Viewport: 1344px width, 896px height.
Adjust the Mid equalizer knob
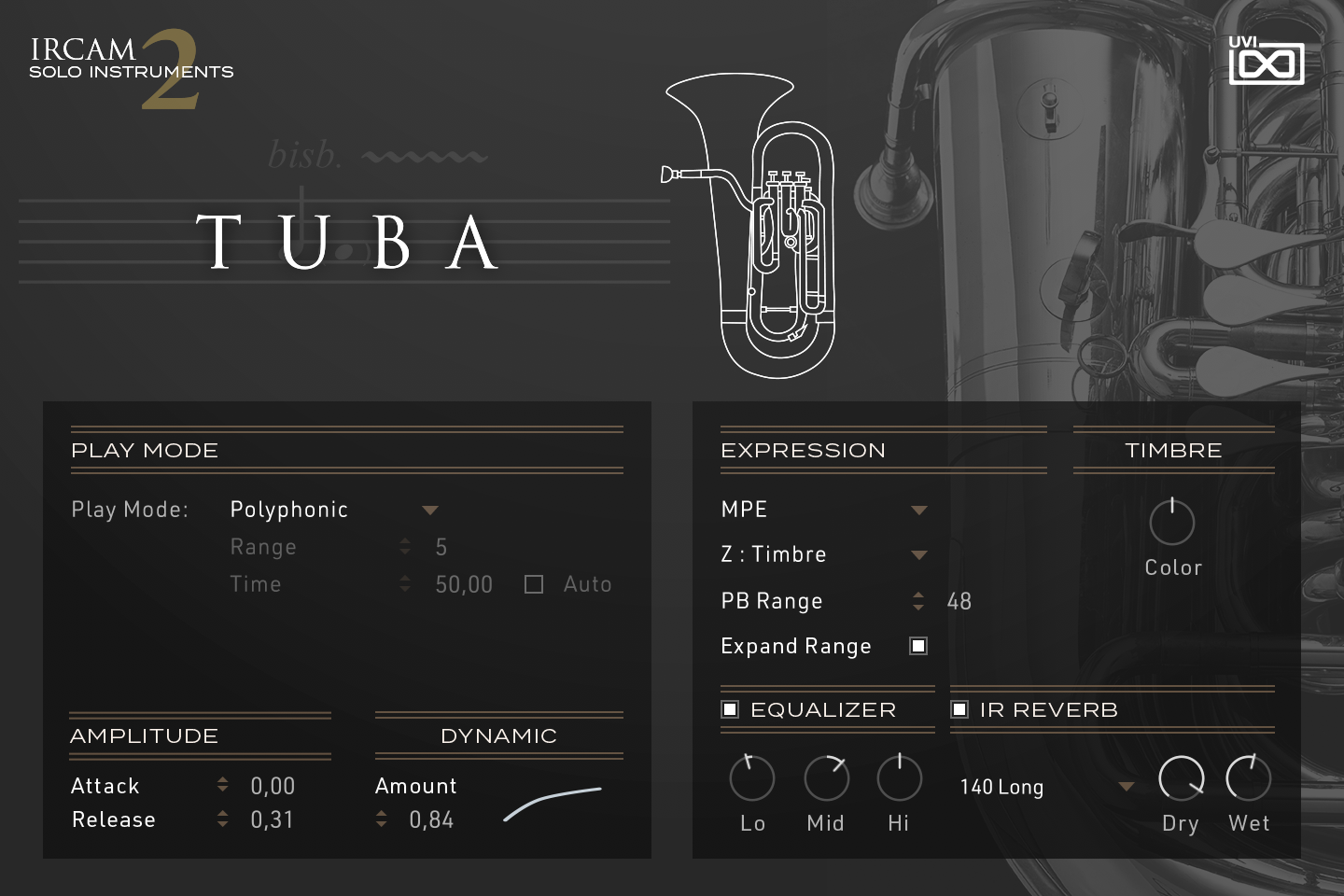[x=825, y=777]
